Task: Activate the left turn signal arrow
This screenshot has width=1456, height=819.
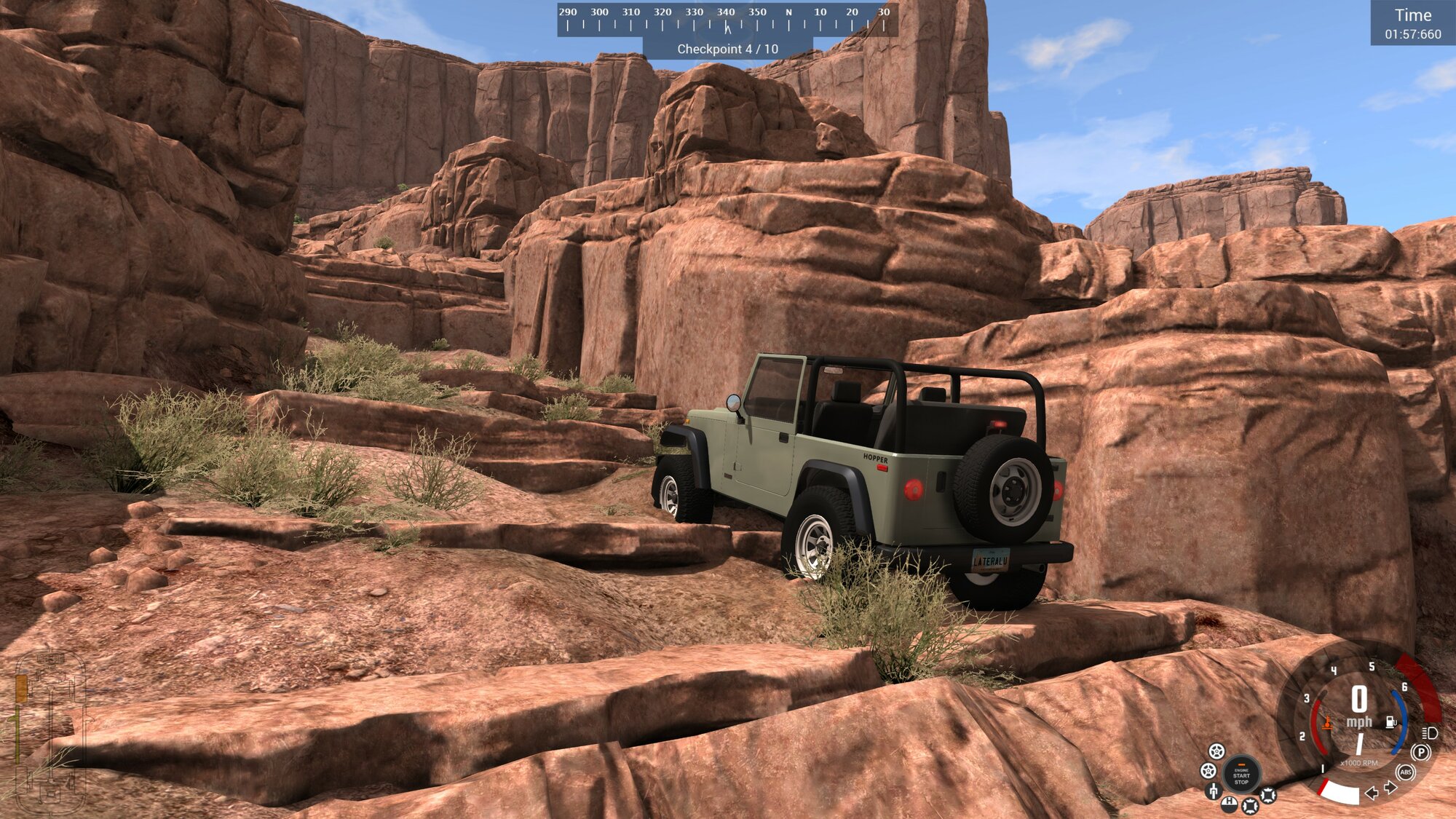Action: point(1372,792)
